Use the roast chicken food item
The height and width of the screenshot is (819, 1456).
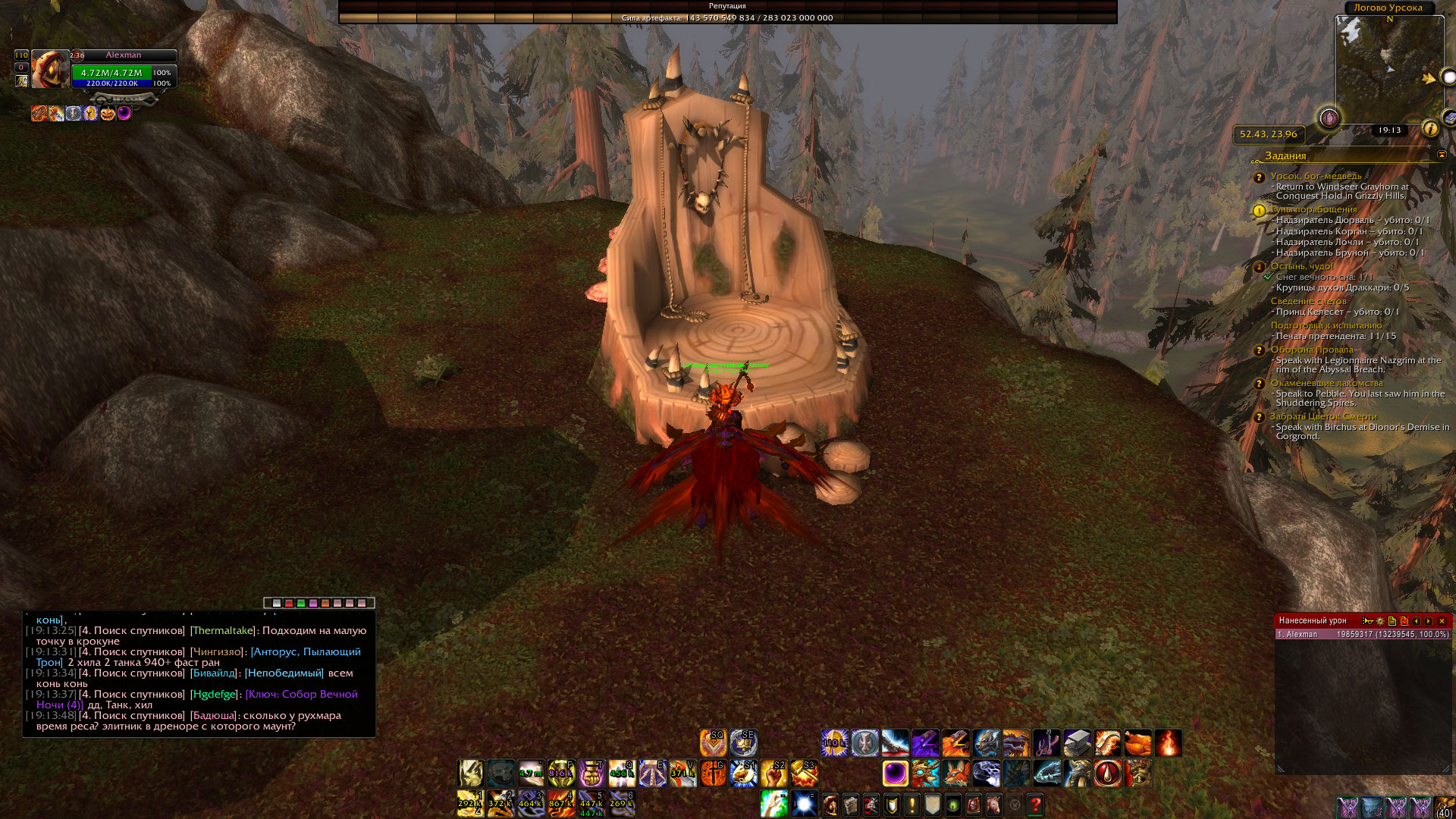1137,743
